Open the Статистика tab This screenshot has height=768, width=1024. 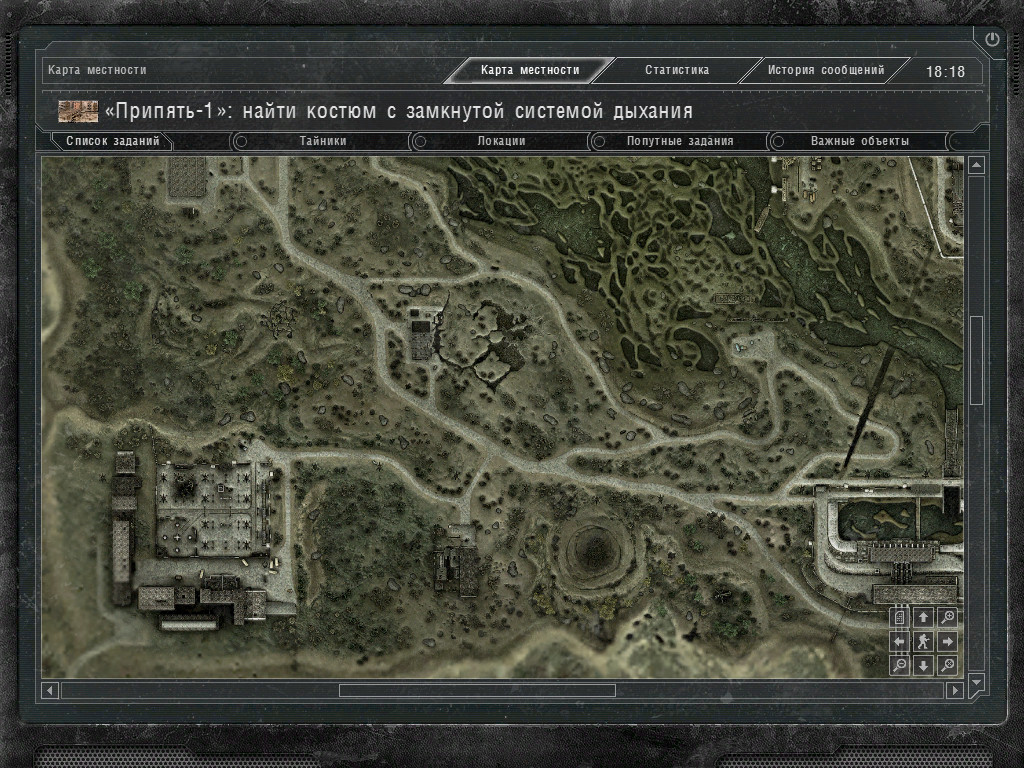(x=677, y=71)
